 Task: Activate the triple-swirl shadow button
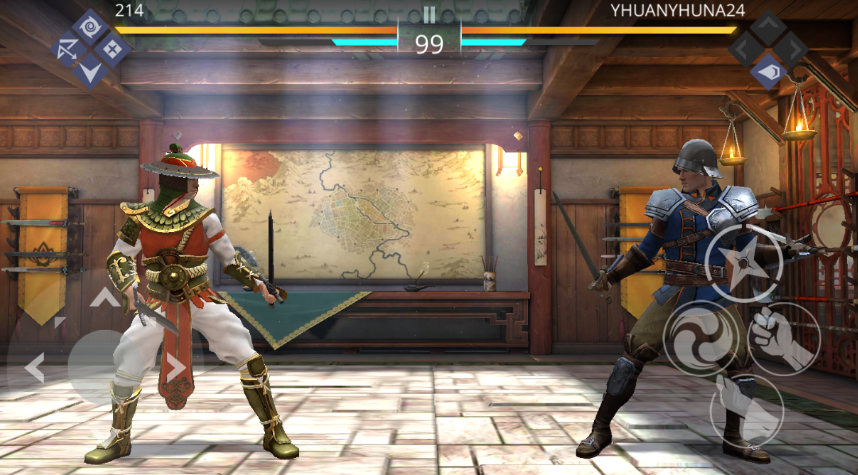(x=702, y=340)
